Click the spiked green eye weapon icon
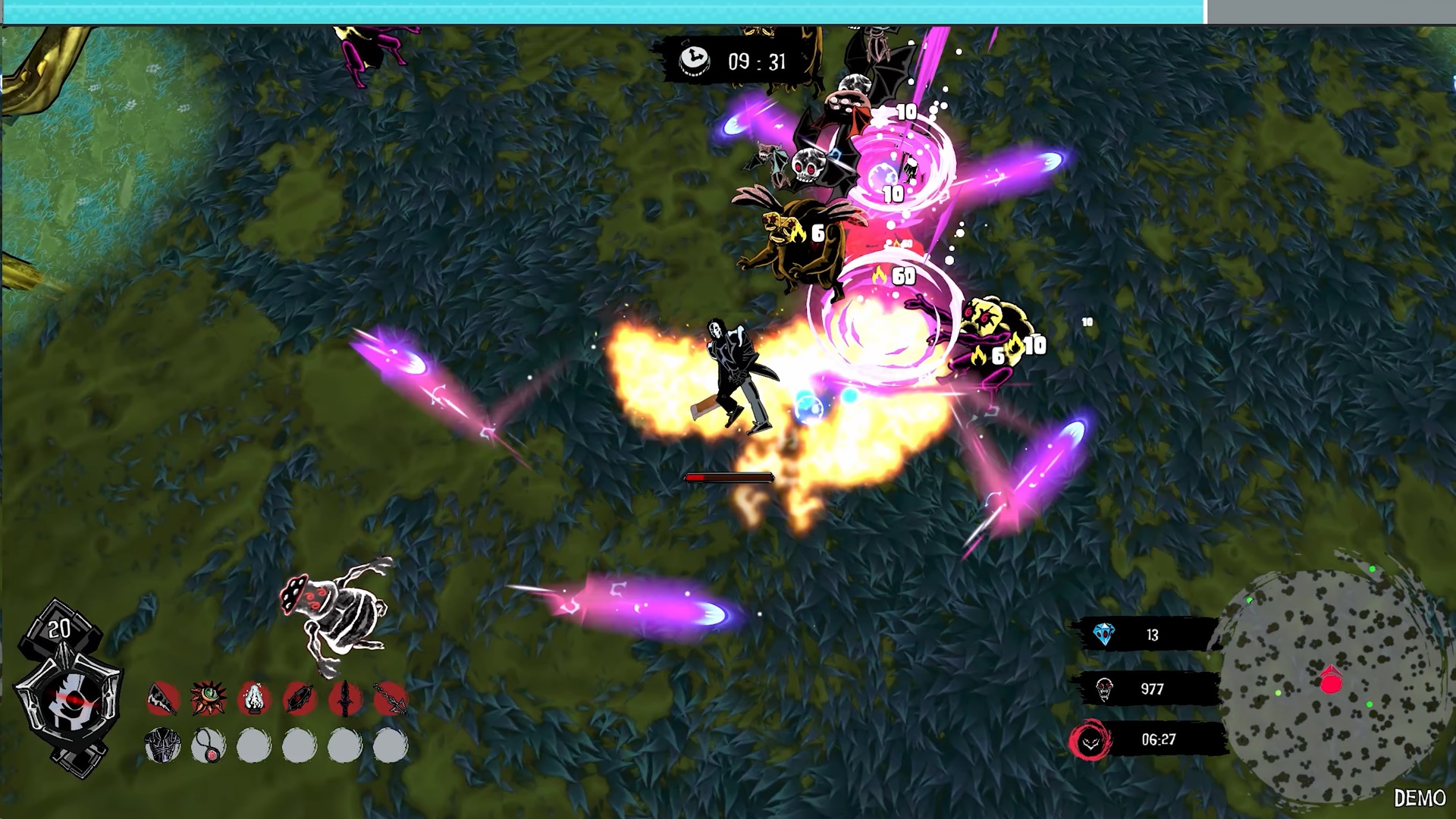 click(x=209, y=699)
